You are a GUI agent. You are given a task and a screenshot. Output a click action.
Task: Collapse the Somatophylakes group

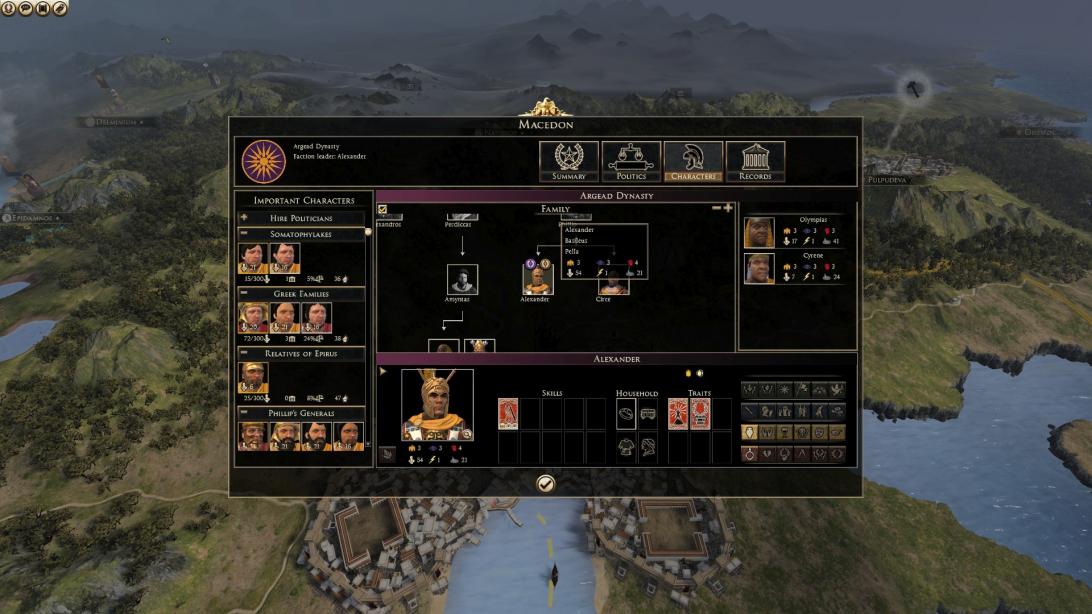pos(243,234)
